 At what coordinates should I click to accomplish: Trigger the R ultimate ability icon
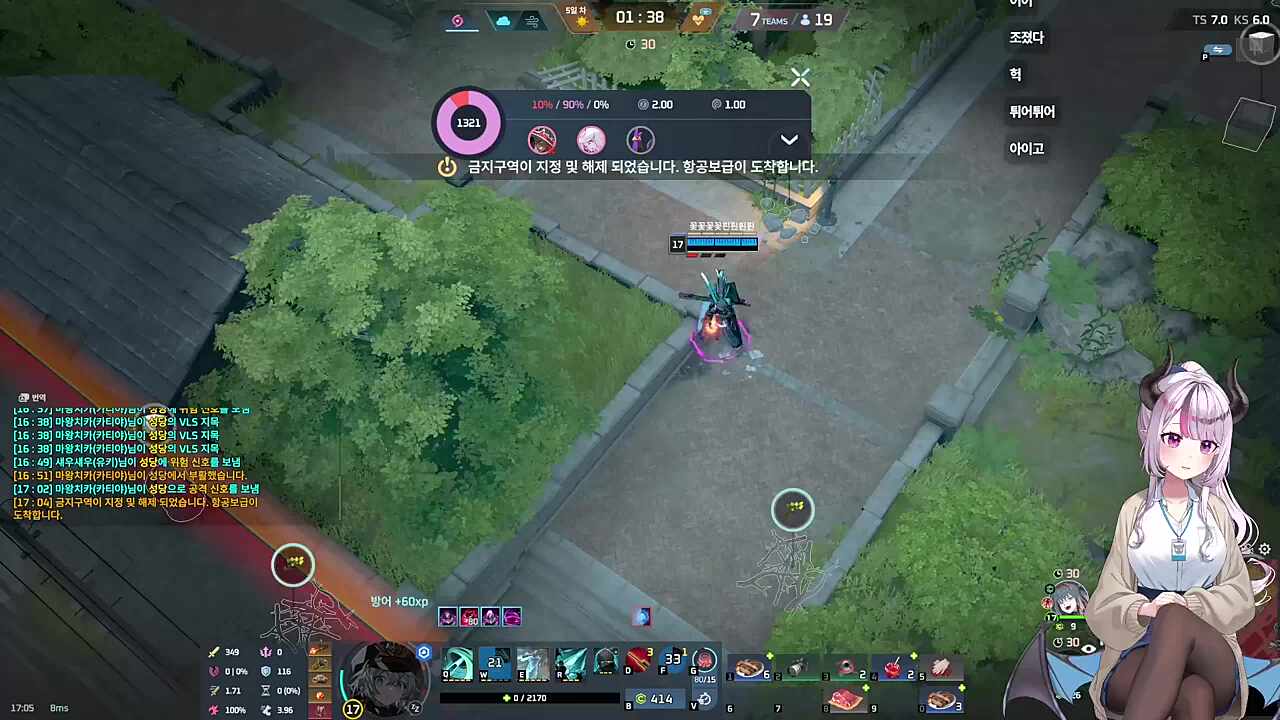pos(570,664)
